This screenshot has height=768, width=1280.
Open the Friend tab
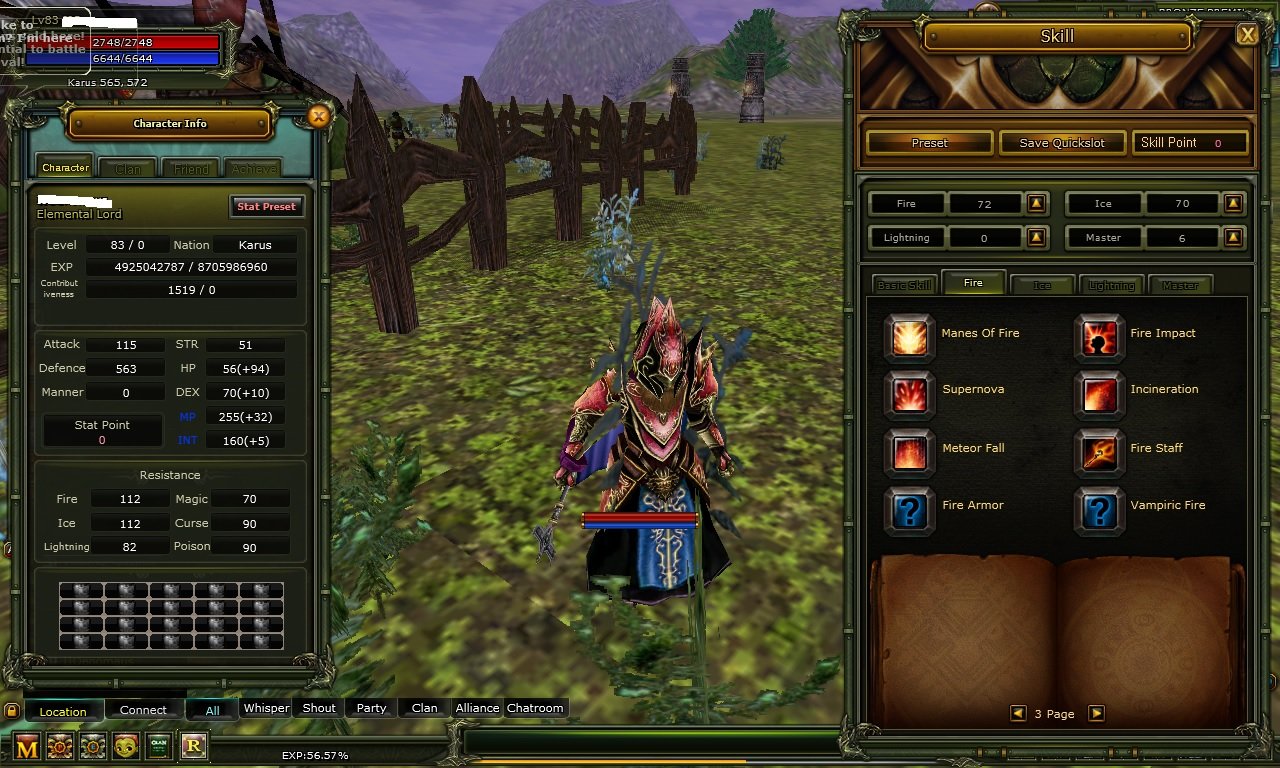coord(191,169)
